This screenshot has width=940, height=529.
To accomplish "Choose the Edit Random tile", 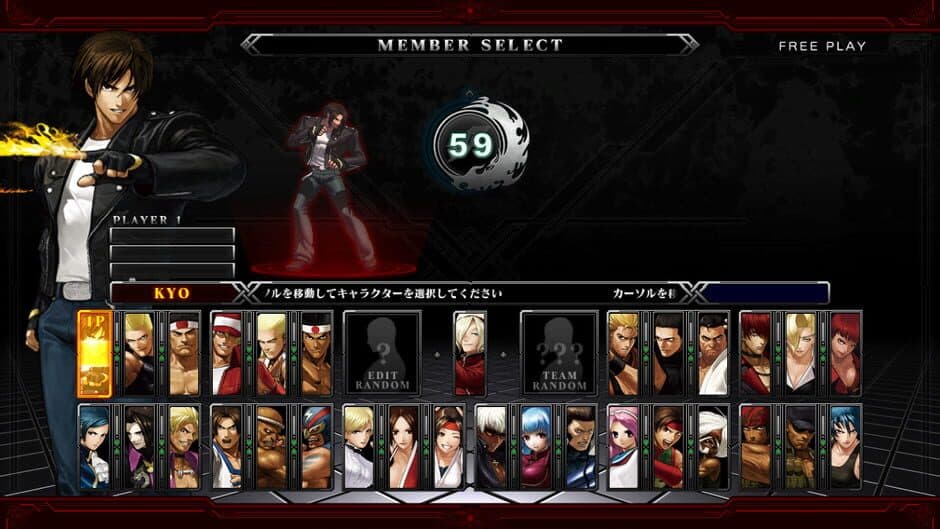I will tap(382, 353).
